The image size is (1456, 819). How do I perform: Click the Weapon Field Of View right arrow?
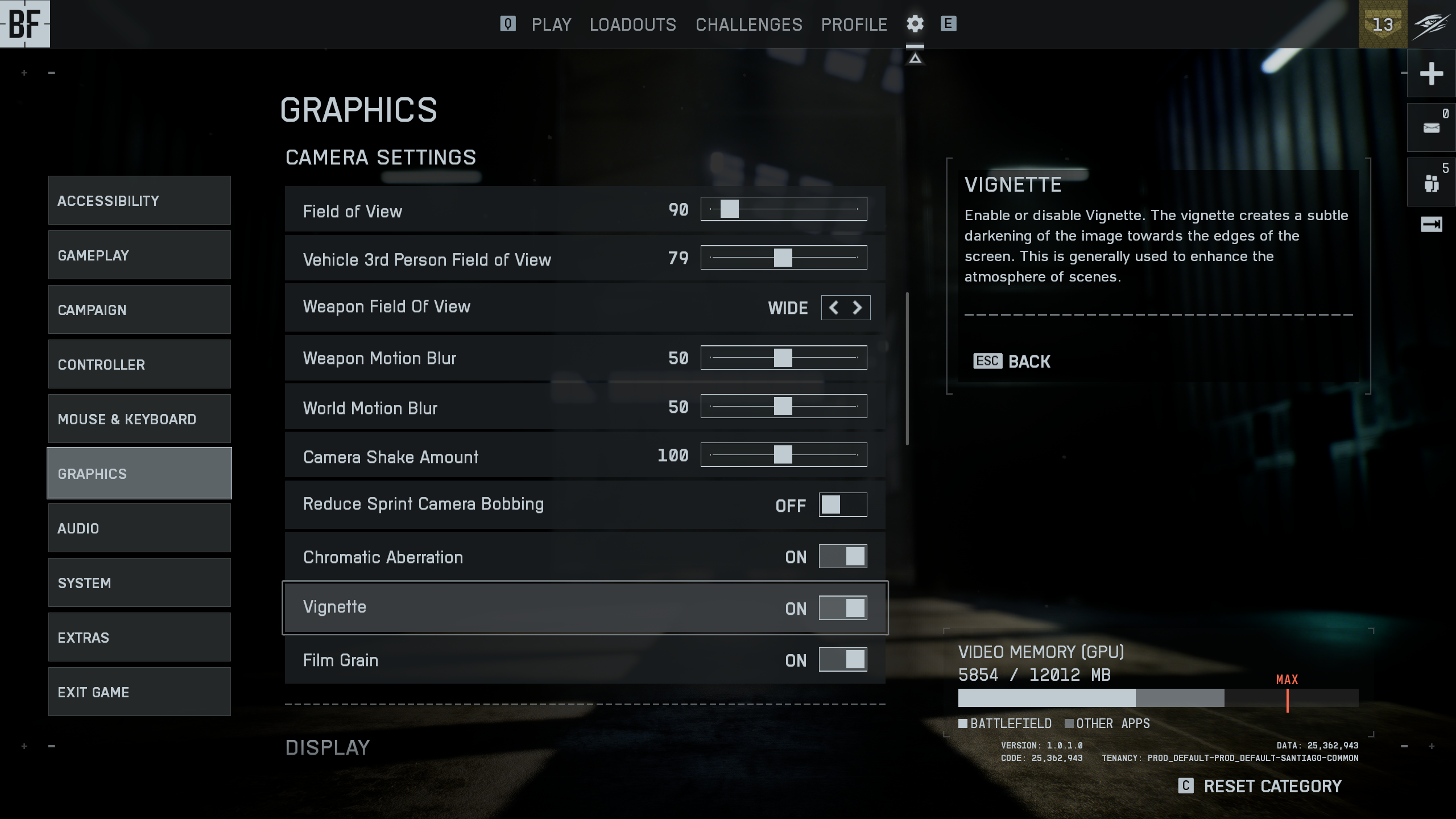point(858,308)
